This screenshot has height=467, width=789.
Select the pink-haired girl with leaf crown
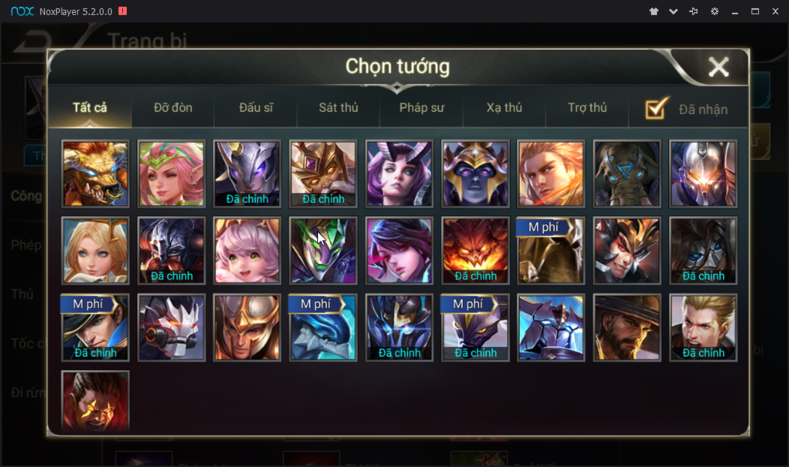[x=171, y=174]
